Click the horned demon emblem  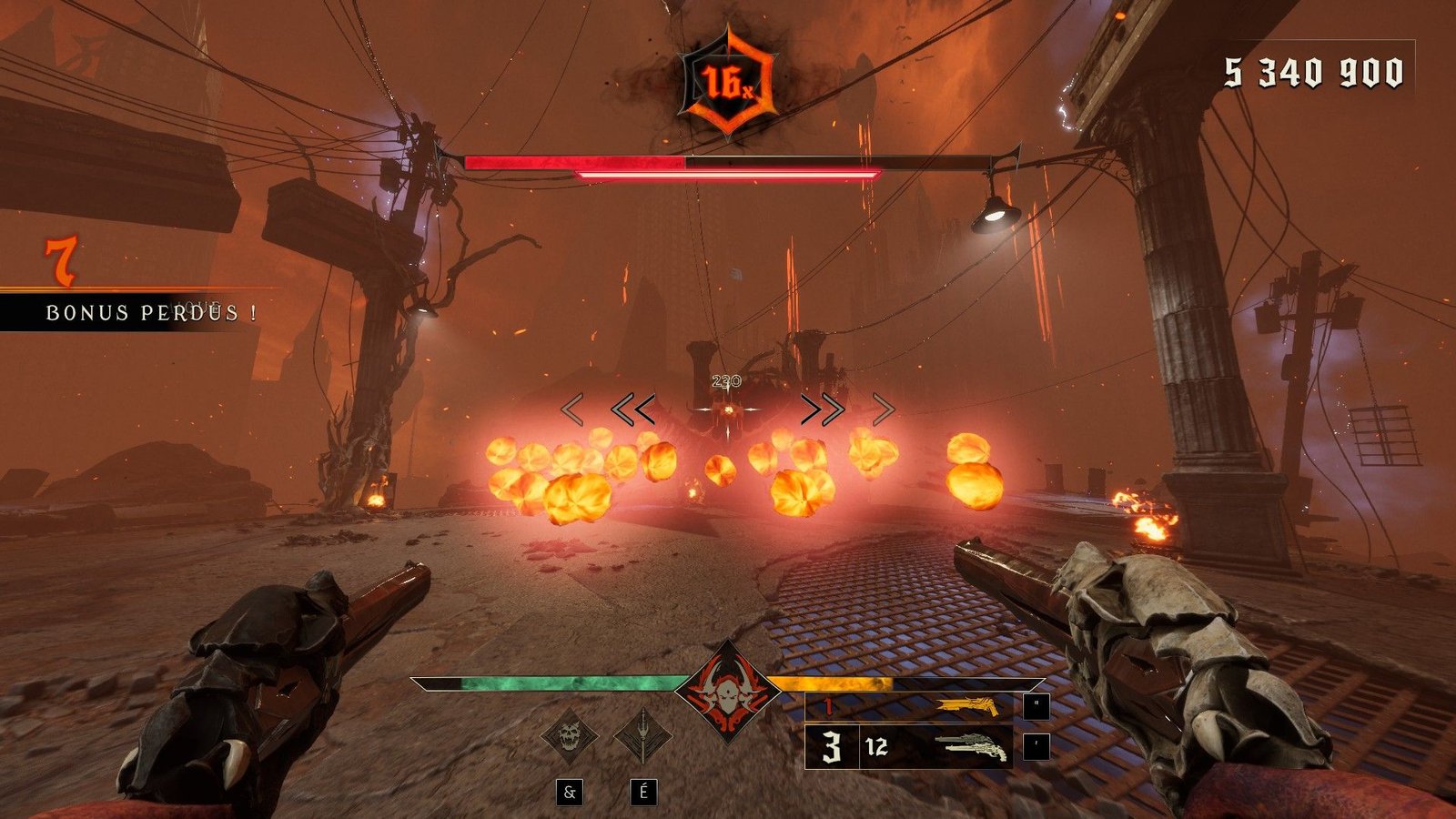click(x=727, y=692)
